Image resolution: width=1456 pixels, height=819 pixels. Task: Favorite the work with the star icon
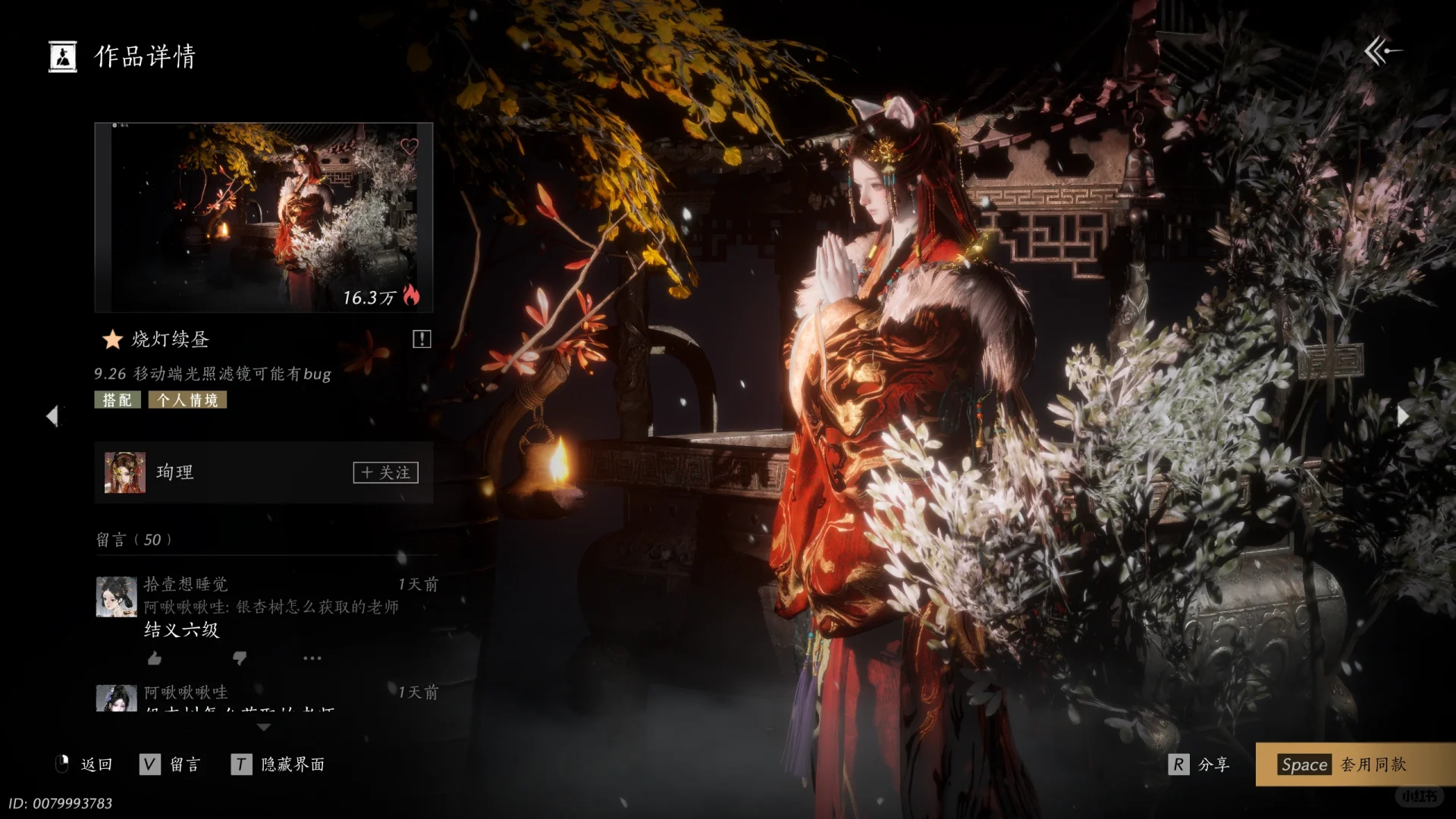(x=112, y=339)
